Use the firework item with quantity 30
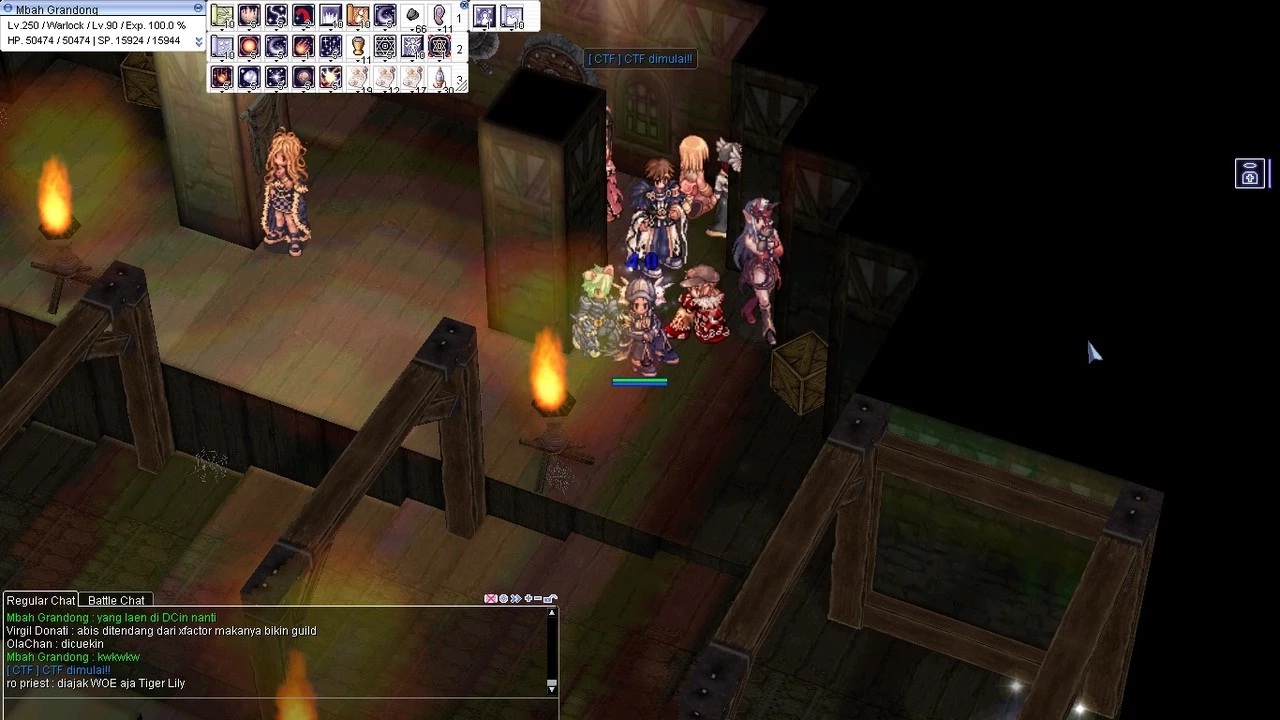This screenshot has width=1280, height=720. (x=439, y=78)
